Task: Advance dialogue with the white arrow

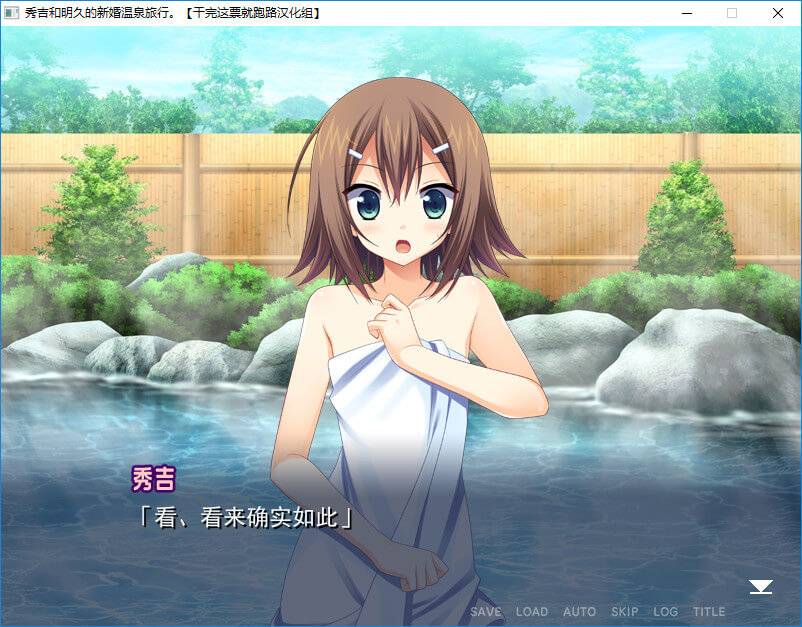Action: [x=761, y=587]
